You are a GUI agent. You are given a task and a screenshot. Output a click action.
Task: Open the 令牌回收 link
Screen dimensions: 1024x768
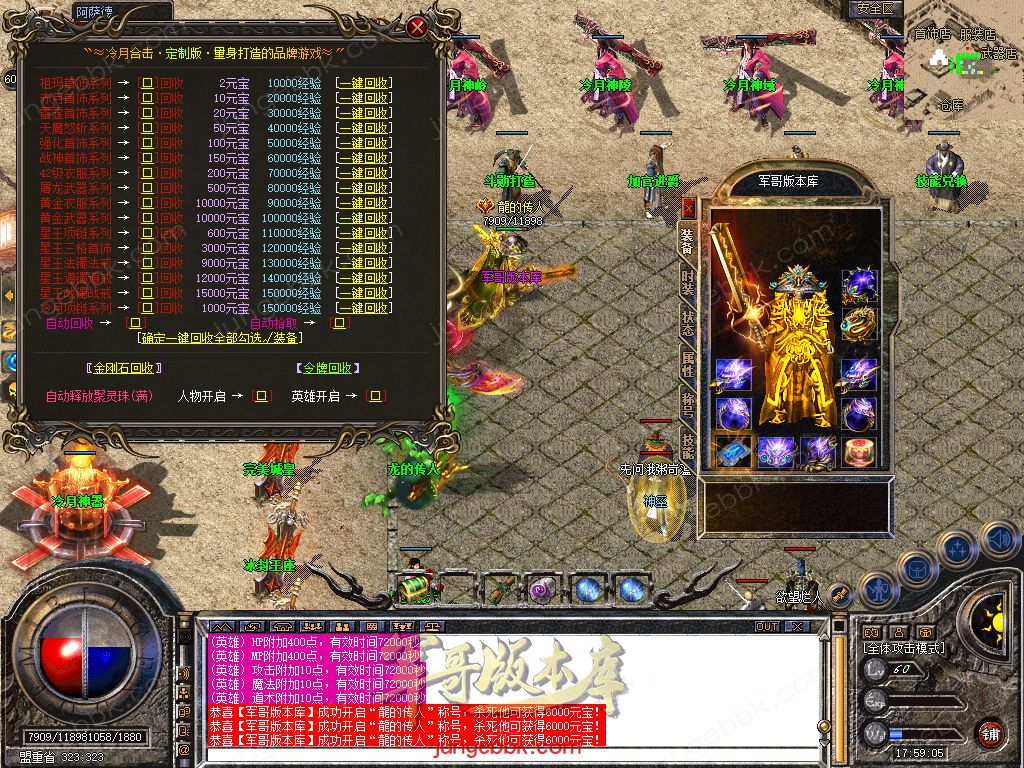327,368
